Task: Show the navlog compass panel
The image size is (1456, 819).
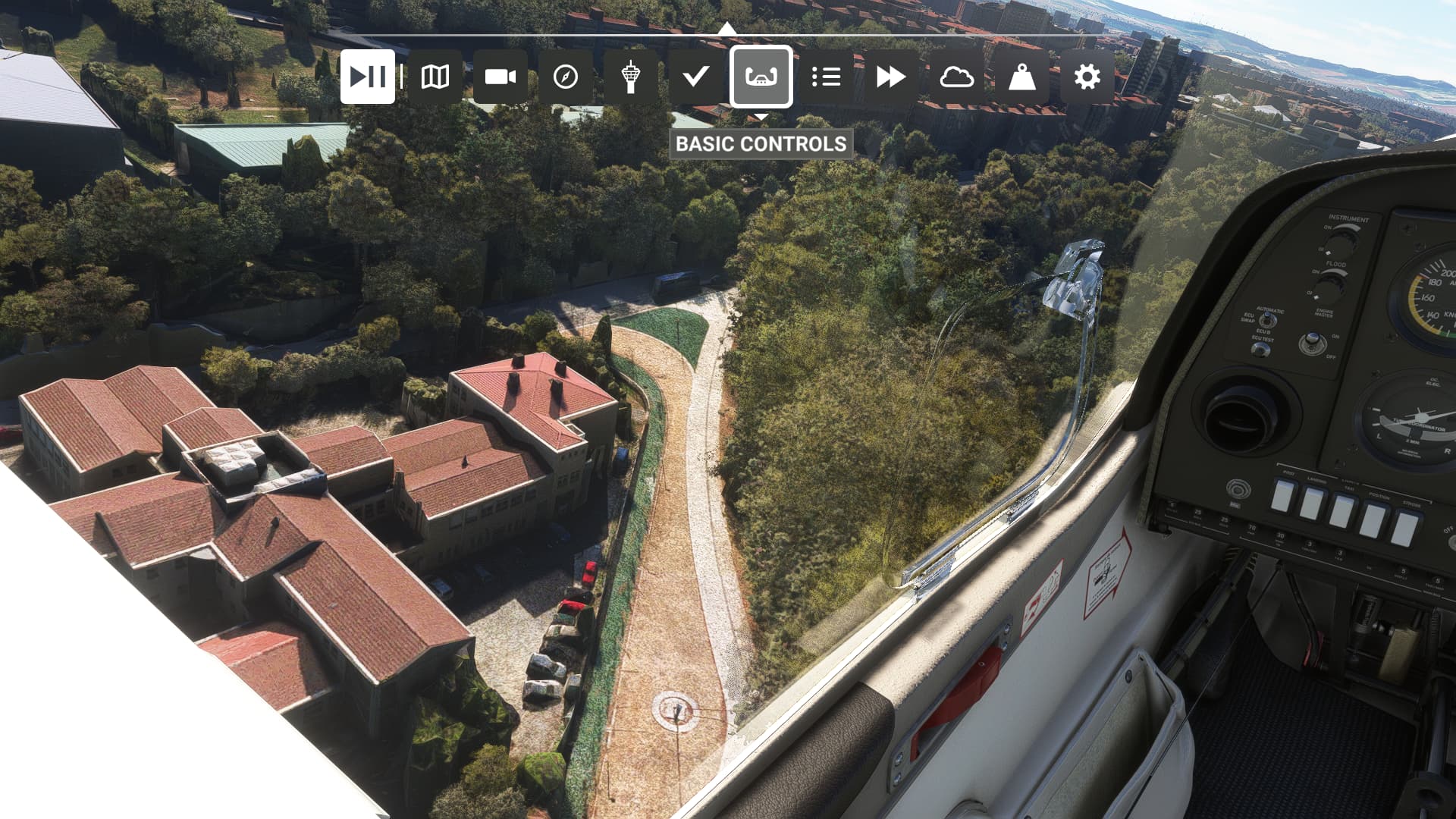Action: [x=566, y=77]
